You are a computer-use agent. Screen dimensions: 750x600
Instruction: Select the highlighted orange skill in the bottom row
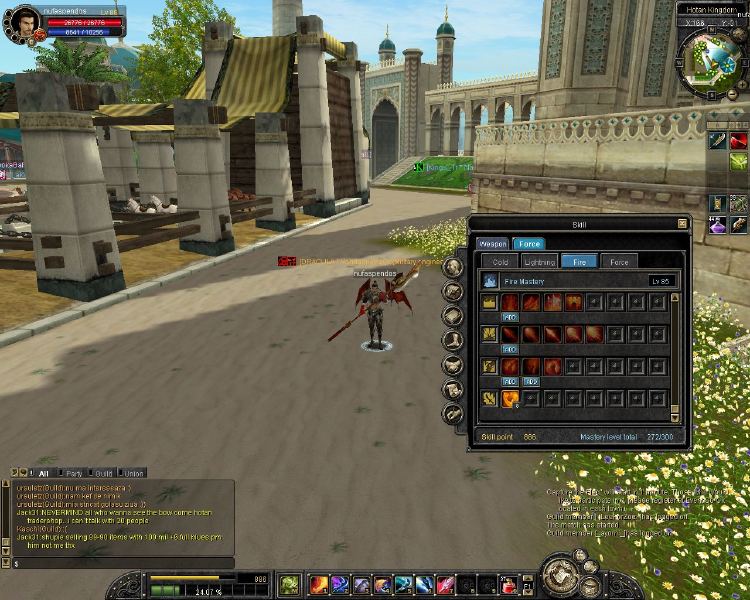point(511,399)
